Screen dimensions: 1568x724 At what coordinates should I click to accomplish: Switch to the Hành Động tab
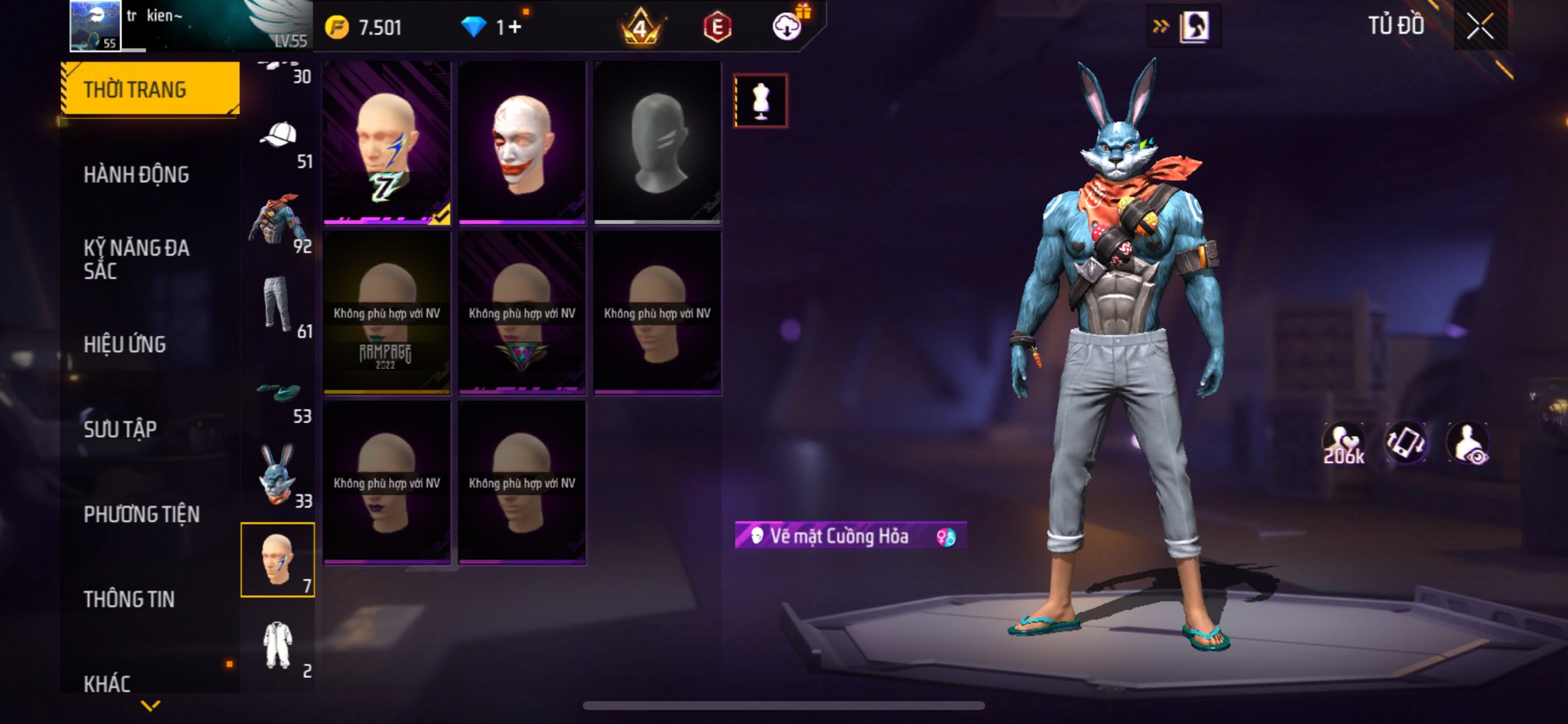pyautogui.click(x=136, y=174)
